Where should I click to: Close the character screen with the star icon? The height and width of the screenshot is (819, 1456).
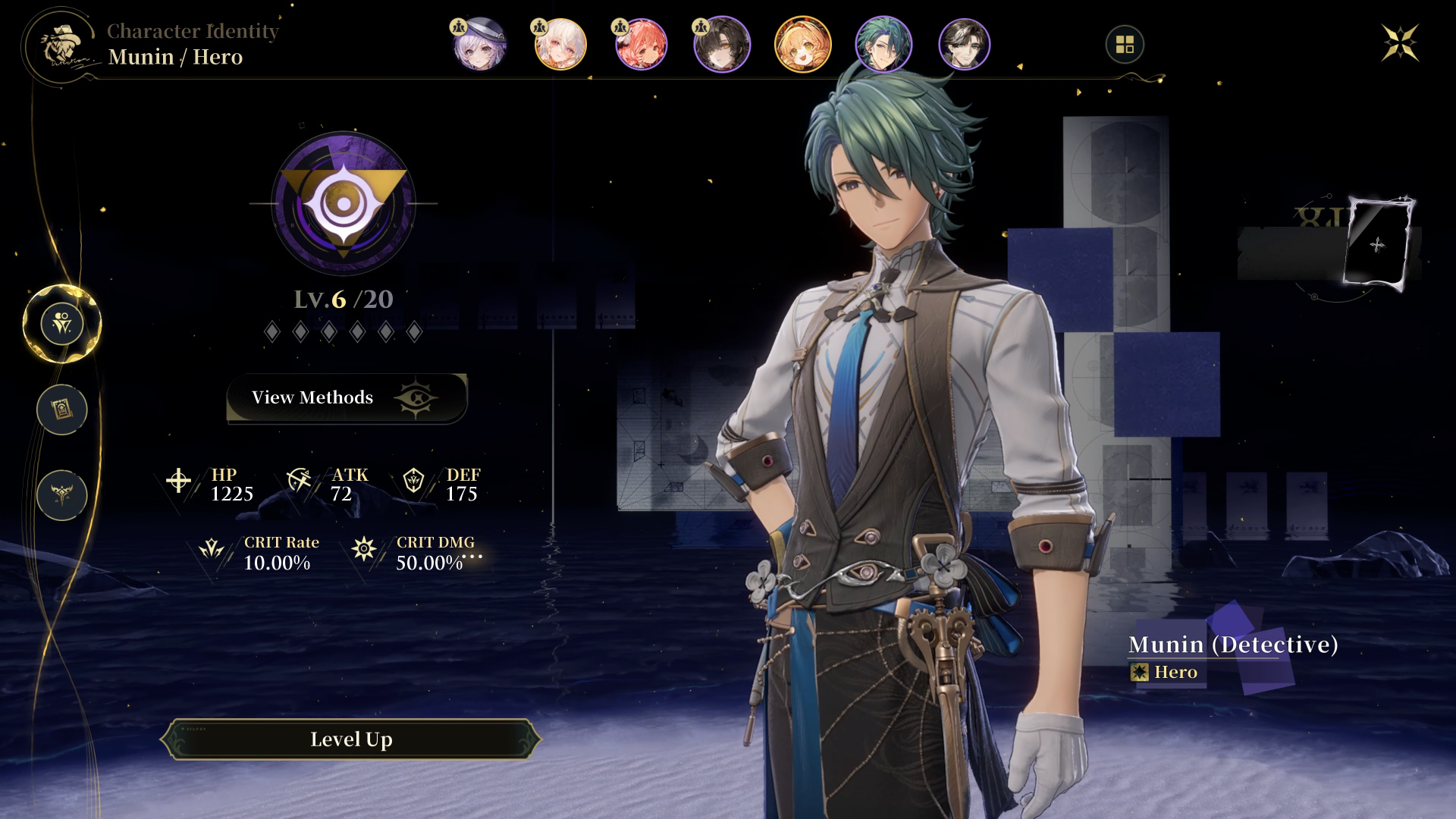1399,43
